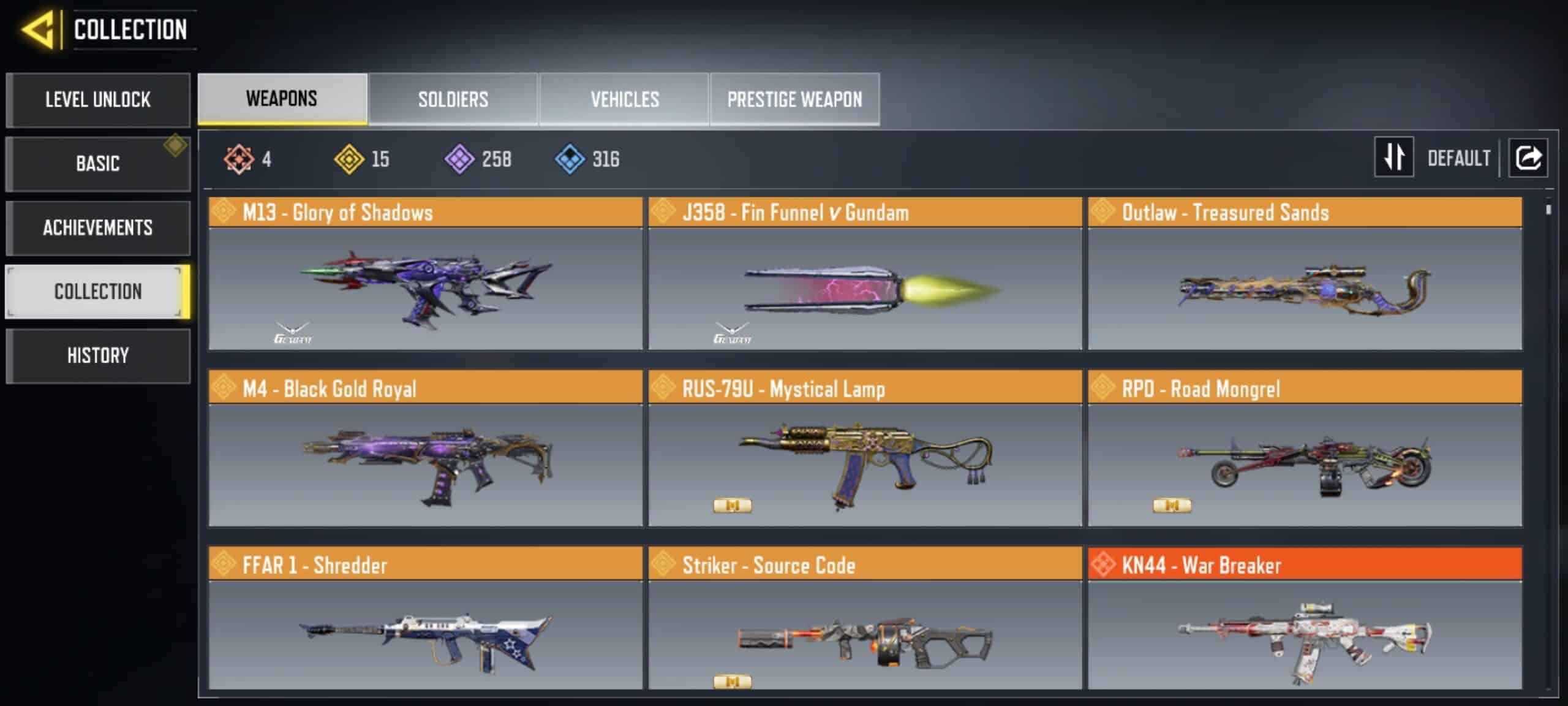Show the Vehicles tab
This screenshot has width=1568, height=706.
pyautogui.click(x=625, y=99)
